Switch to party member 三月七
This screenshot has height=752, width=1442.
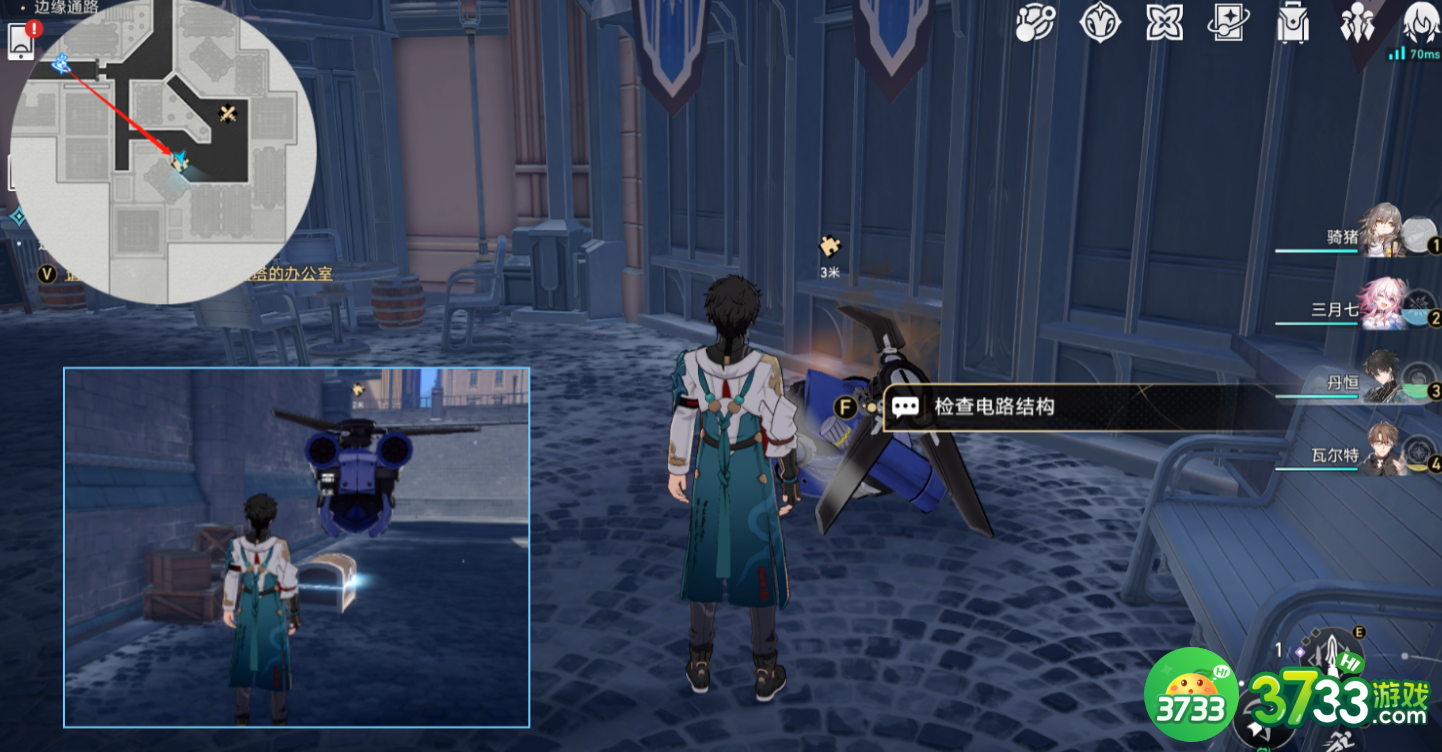tap(1385, 305)
